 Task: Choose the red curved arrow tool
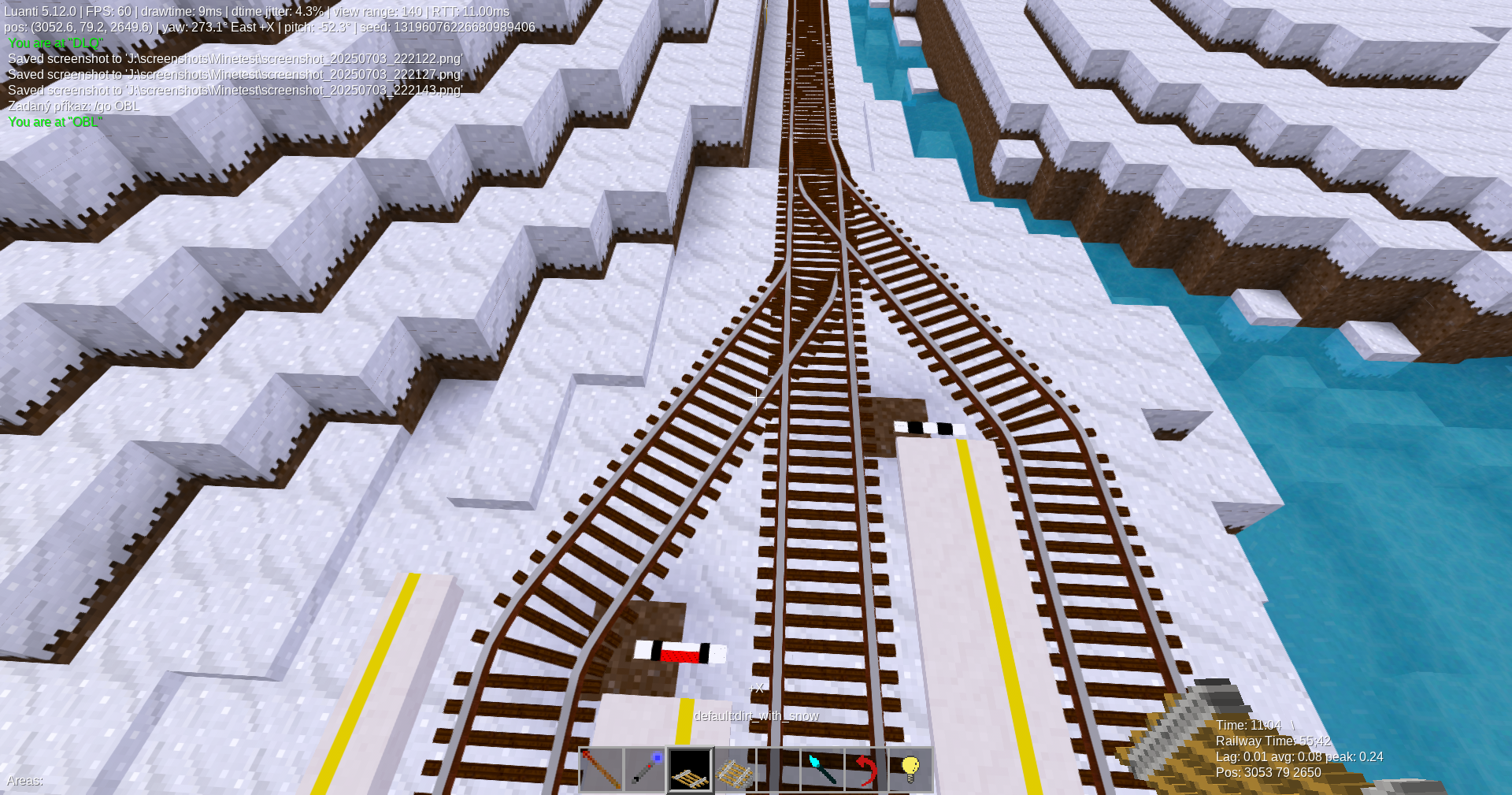coord(866,770)
